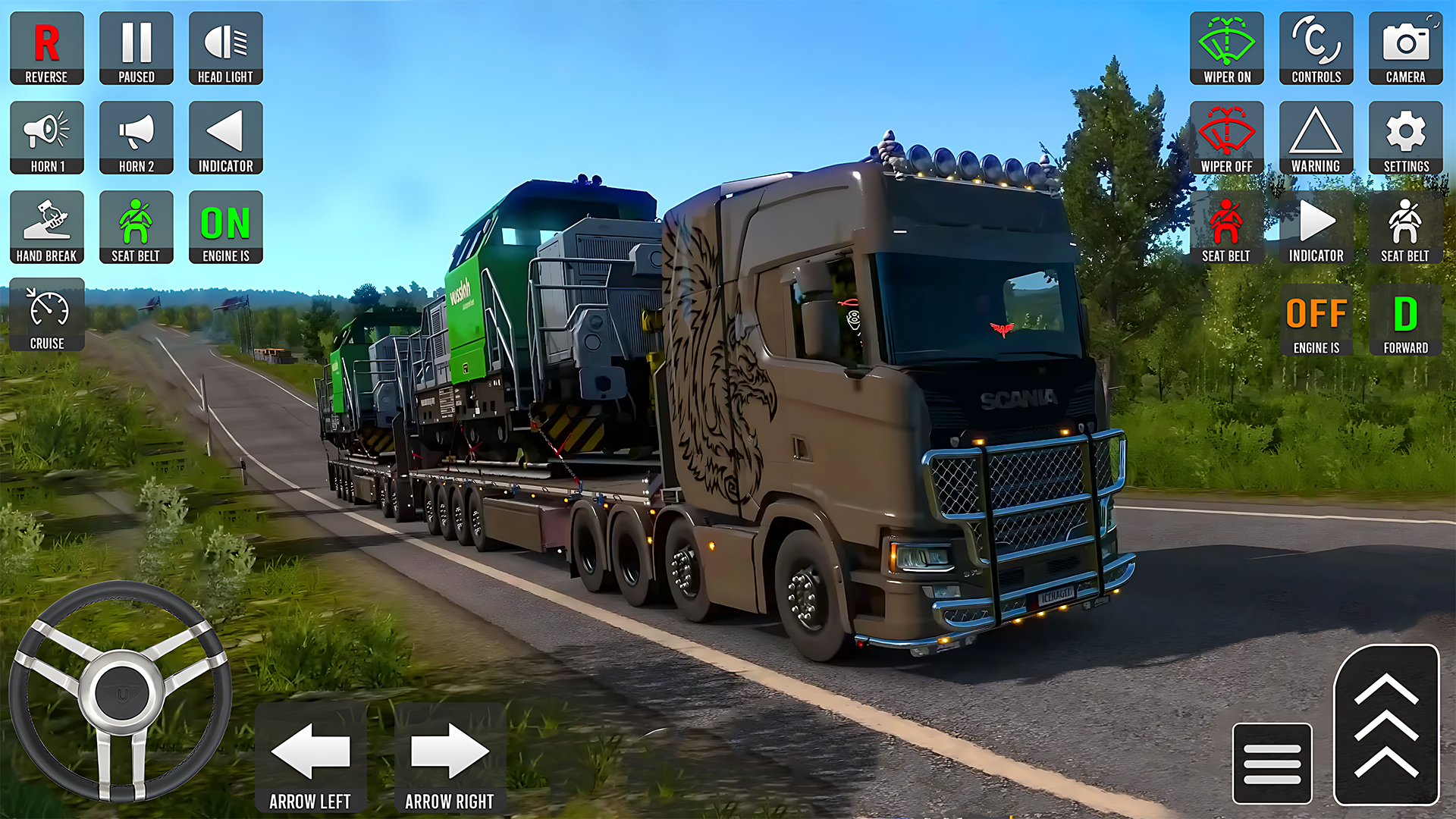
Task: Engage the Hand Break
Action: tap(46, 227)
